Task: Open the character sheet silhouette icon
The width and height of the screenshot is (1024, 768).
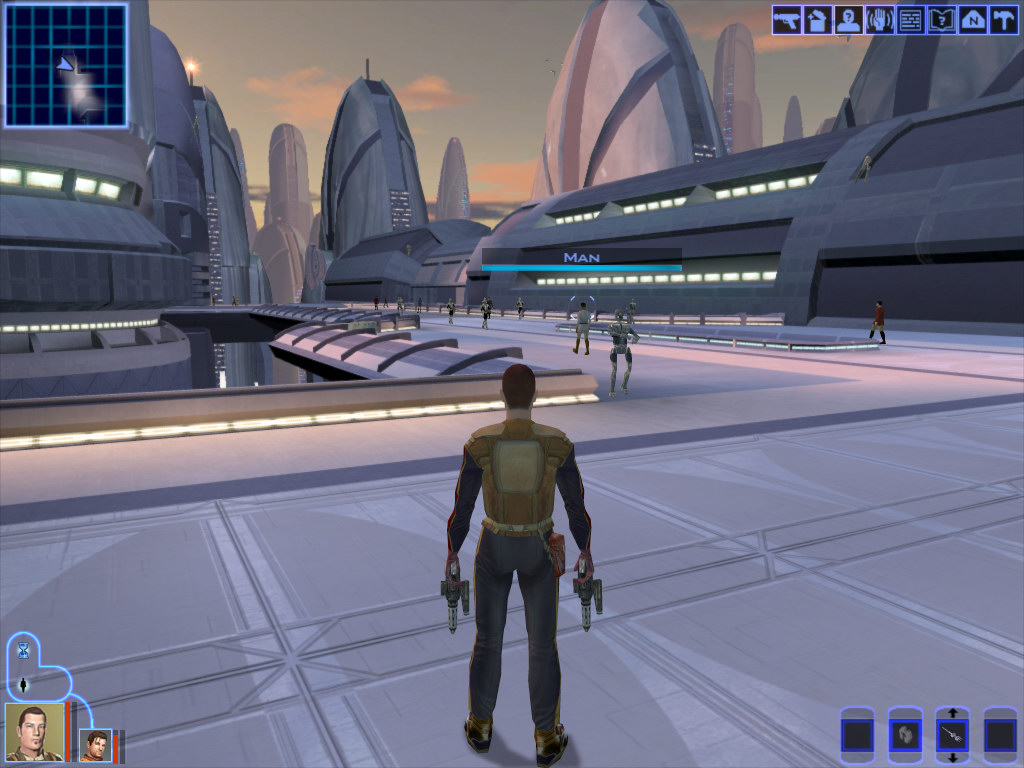Action: click(848, 20)
